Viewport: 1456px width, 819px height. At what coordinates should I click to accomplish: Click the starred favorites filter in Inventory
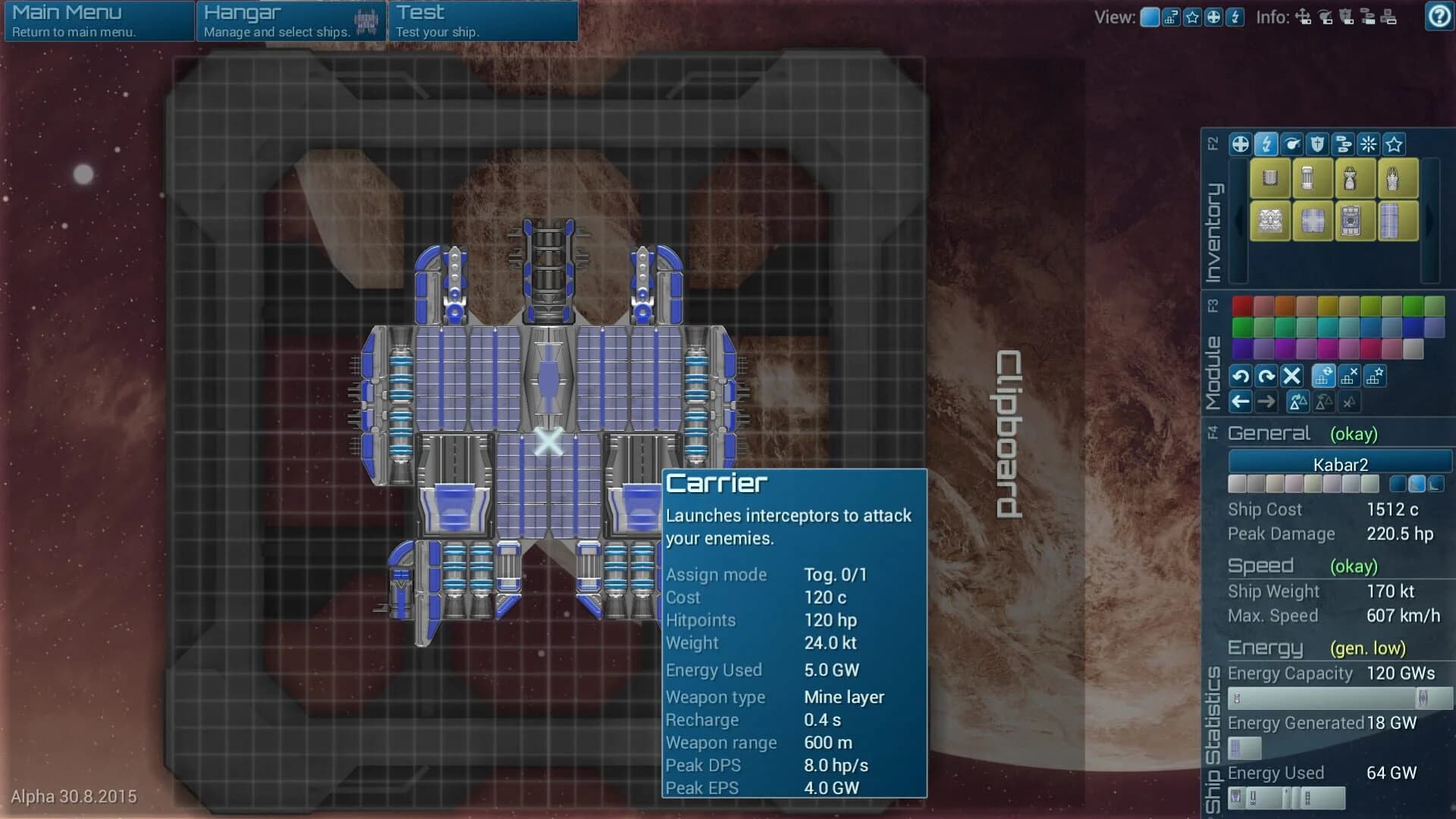click(x=1394, y=146)
